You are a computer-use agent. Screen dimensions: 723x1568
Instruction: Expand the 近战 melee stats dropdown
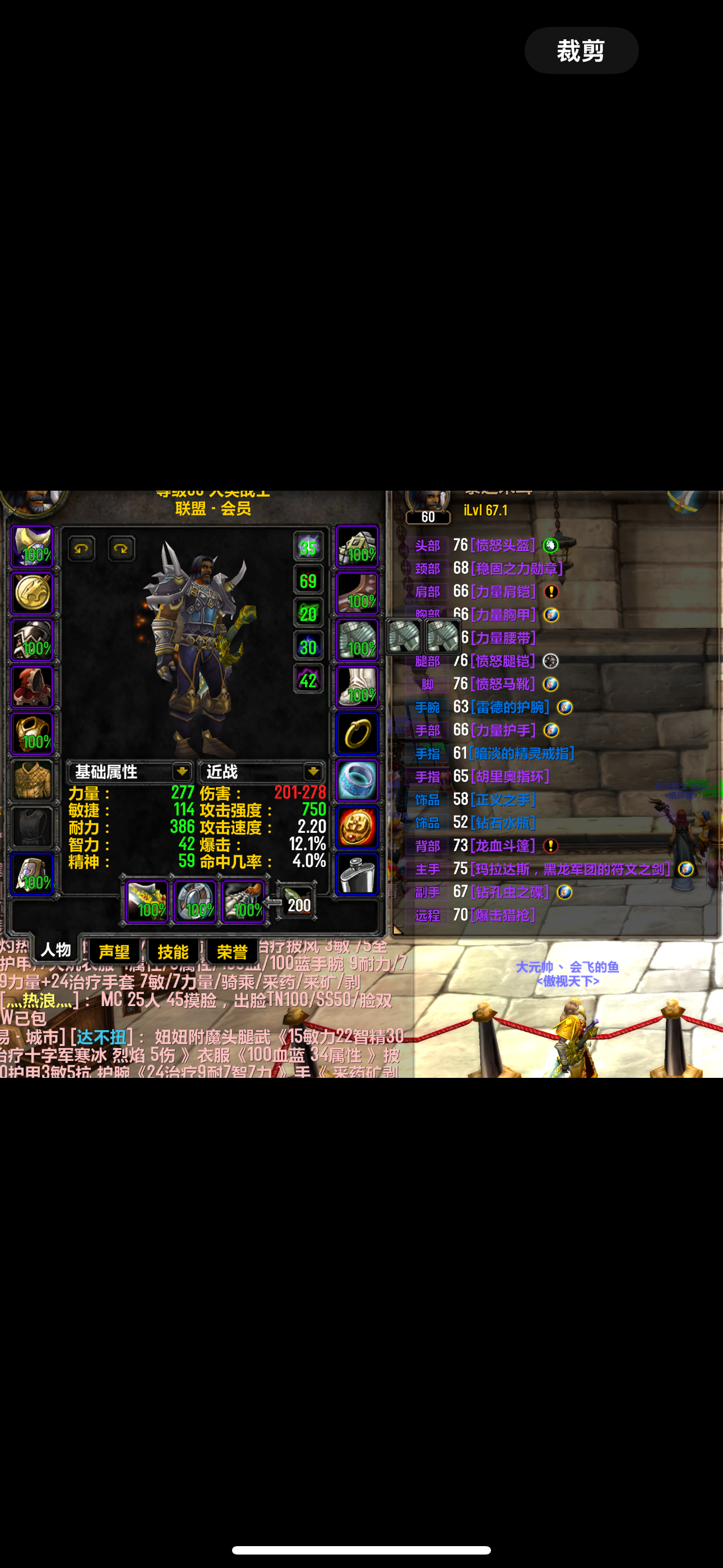tap(313, 772)
